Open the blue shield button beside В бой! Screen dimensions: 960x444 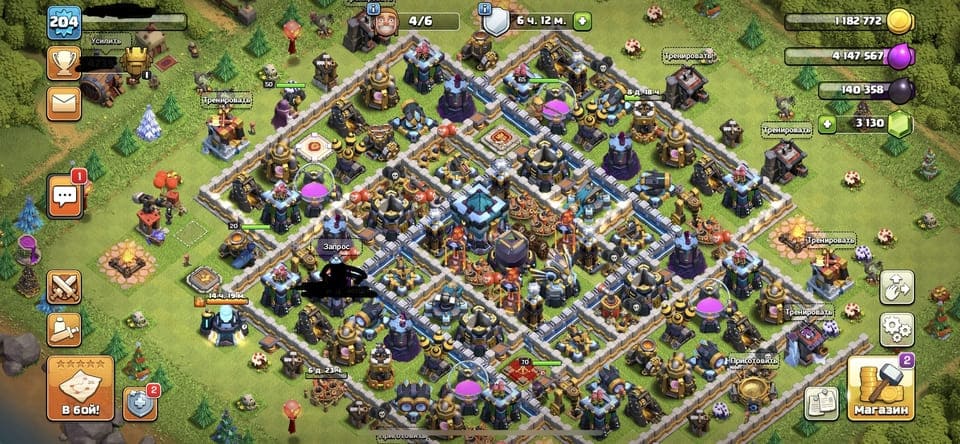[140, 402]
